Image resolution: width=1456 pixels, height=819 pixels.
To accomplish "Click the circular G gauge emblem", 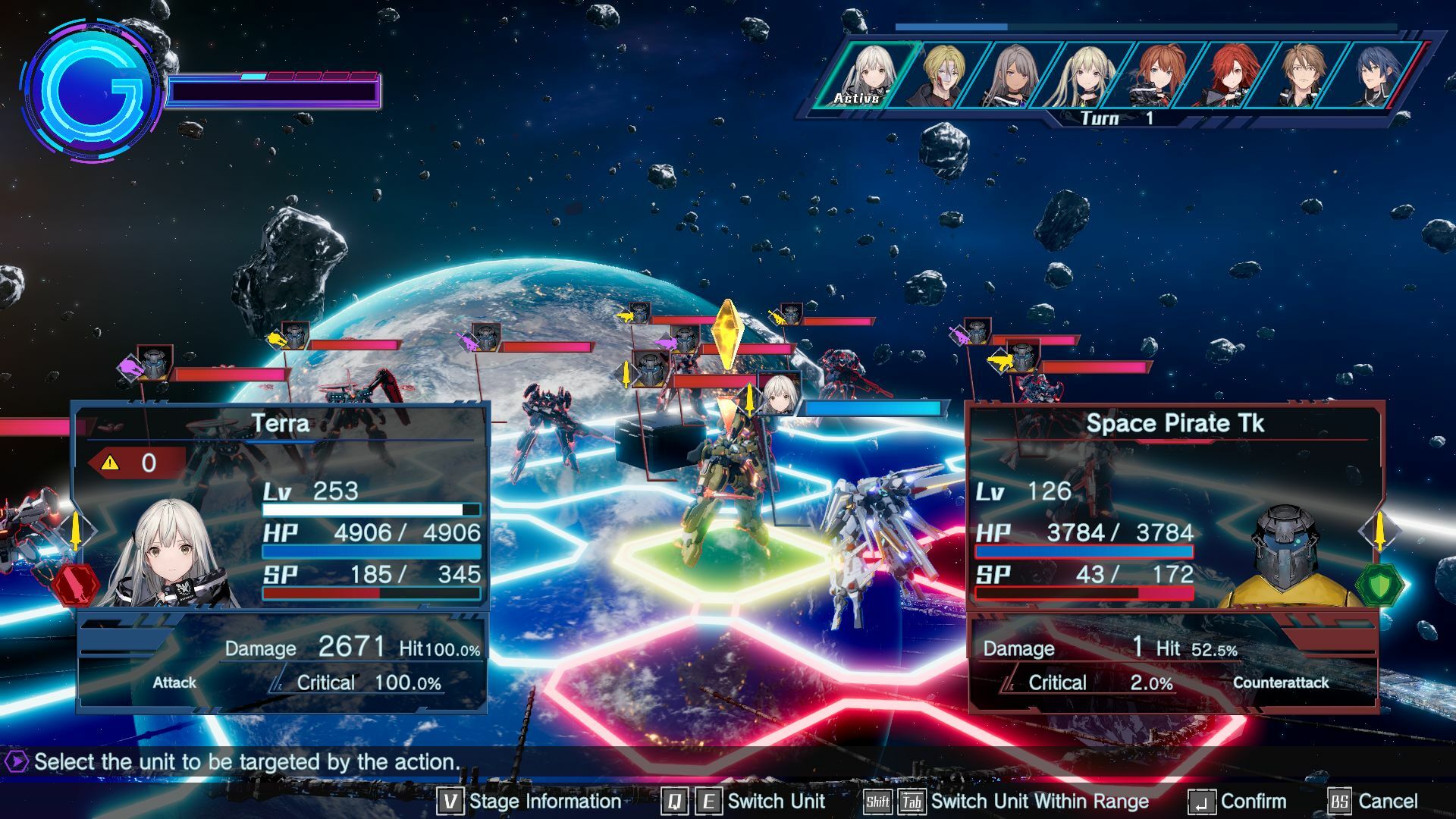I will (91, 91).
